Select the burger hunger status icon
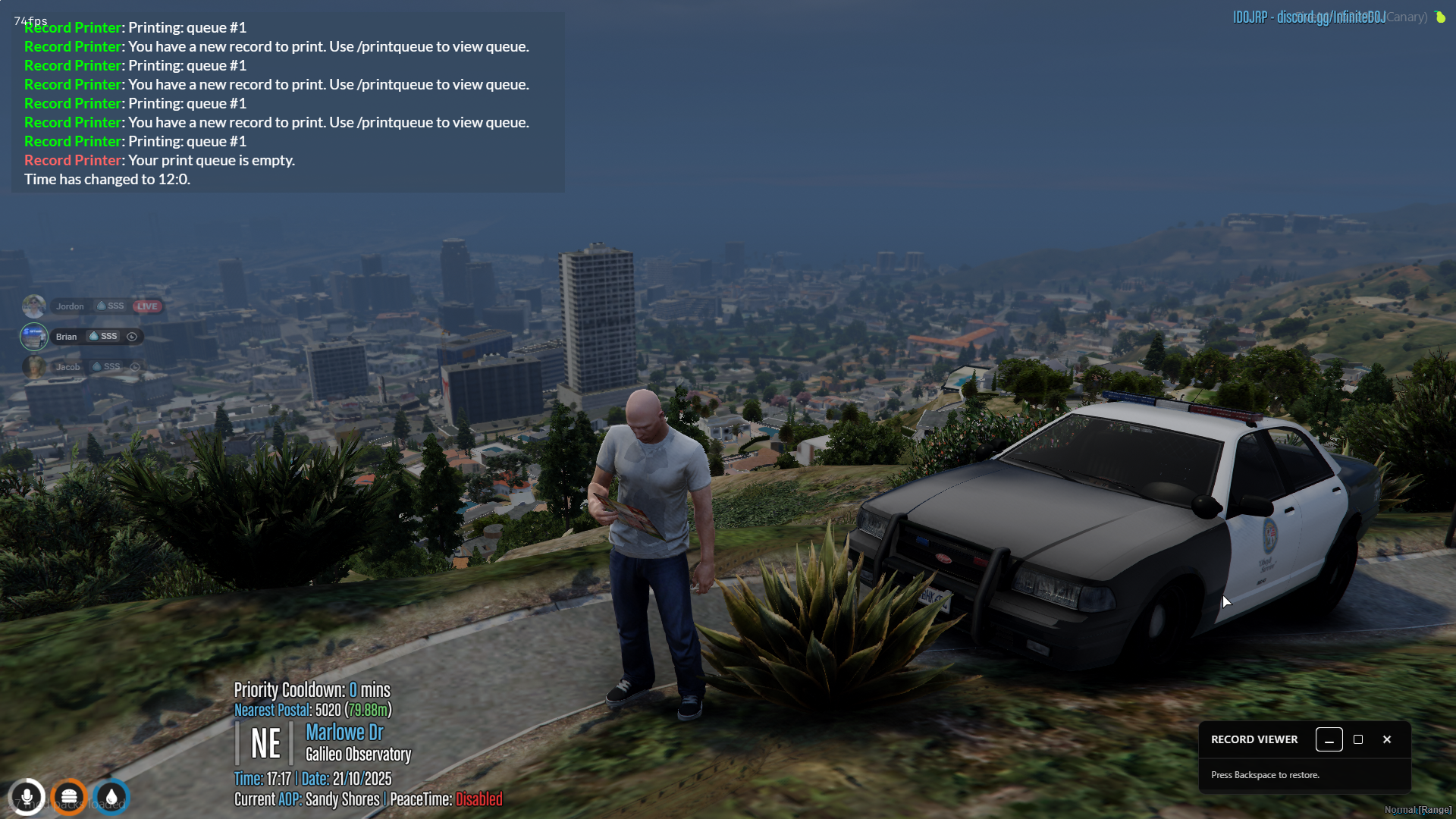Image resolution: width=1456 pixels, height=819 pixels. [x=69, y=797]
